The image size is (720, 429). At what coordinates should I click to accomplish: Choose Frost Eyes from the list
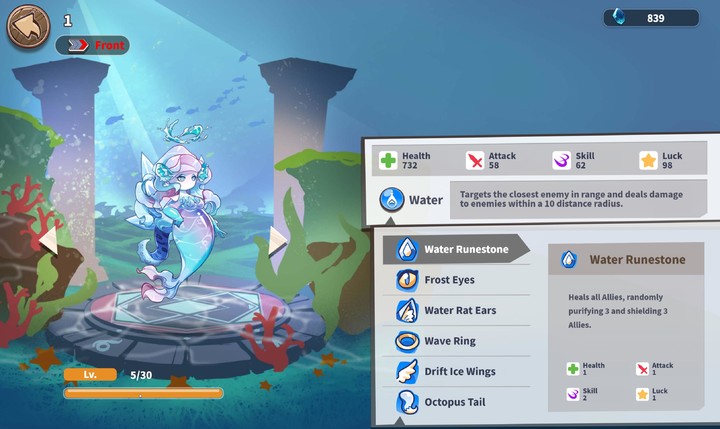[x=456, y=280]
